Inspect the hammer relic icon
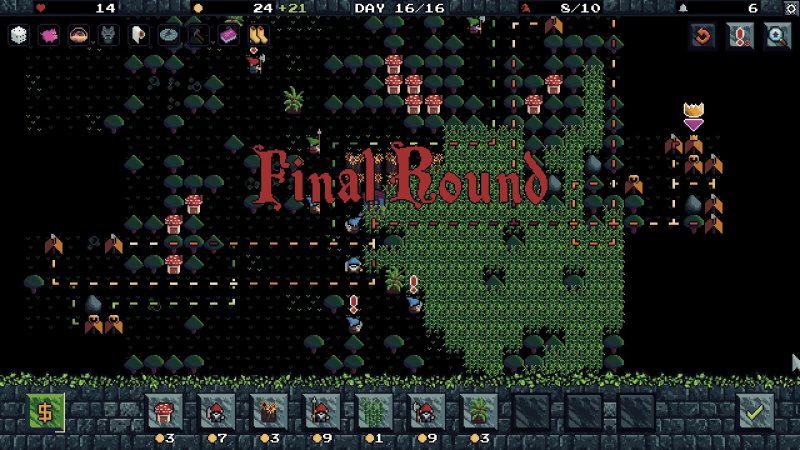 (198, 36)
